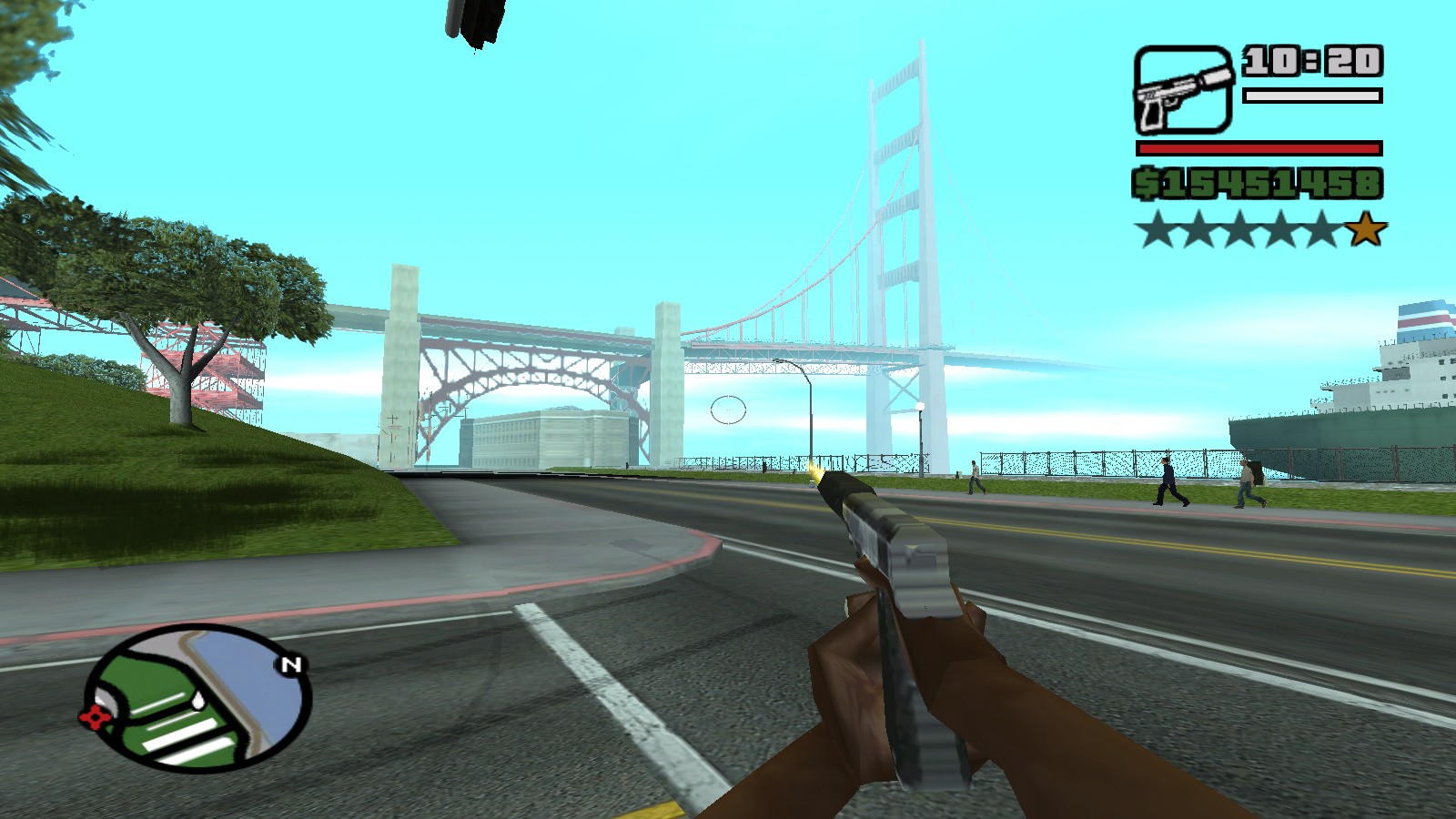Click the circular radar minimap

[x=197, y=697]
